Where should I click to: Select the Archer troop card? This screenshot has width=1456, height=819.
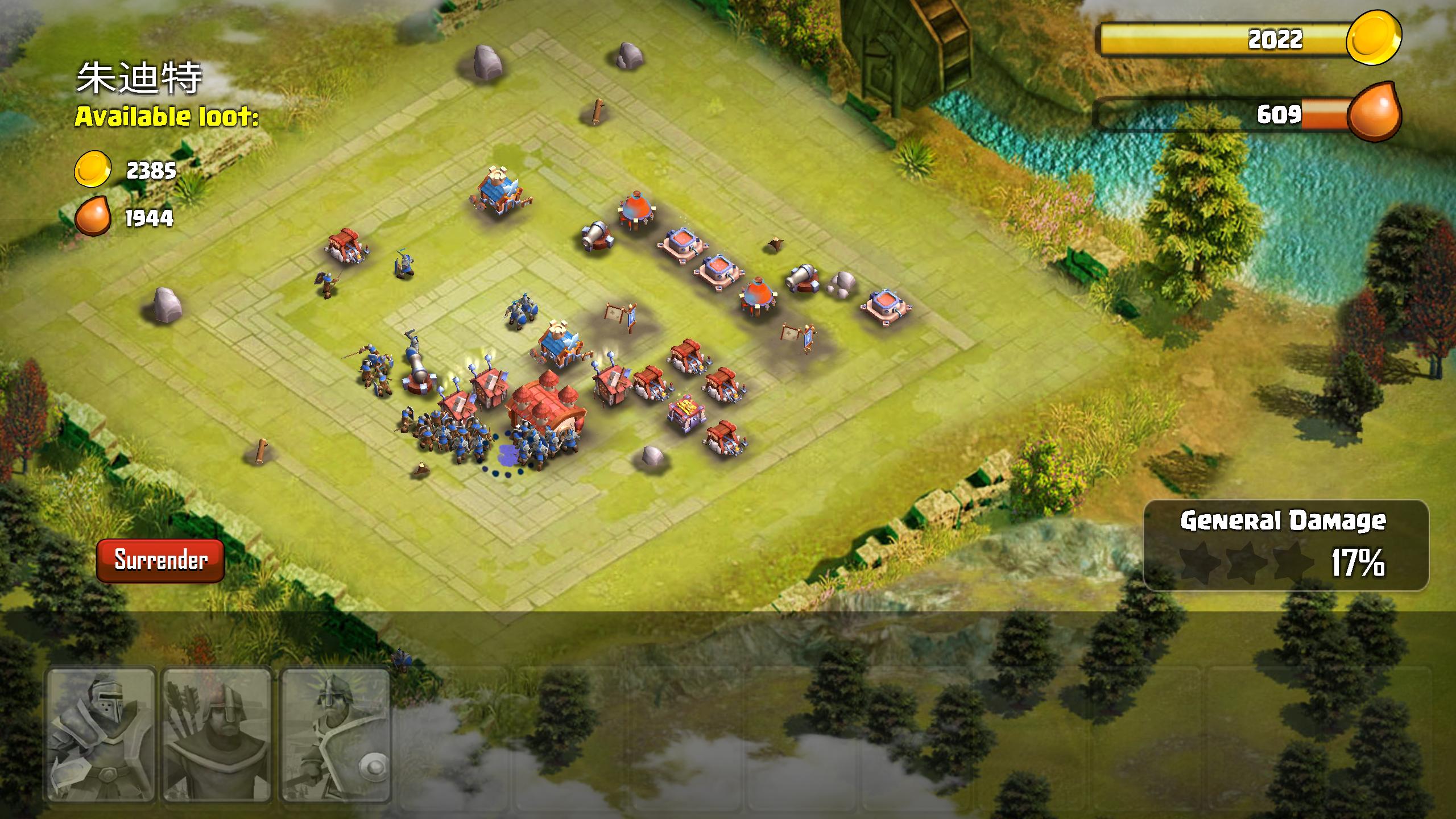click(219, 739)
